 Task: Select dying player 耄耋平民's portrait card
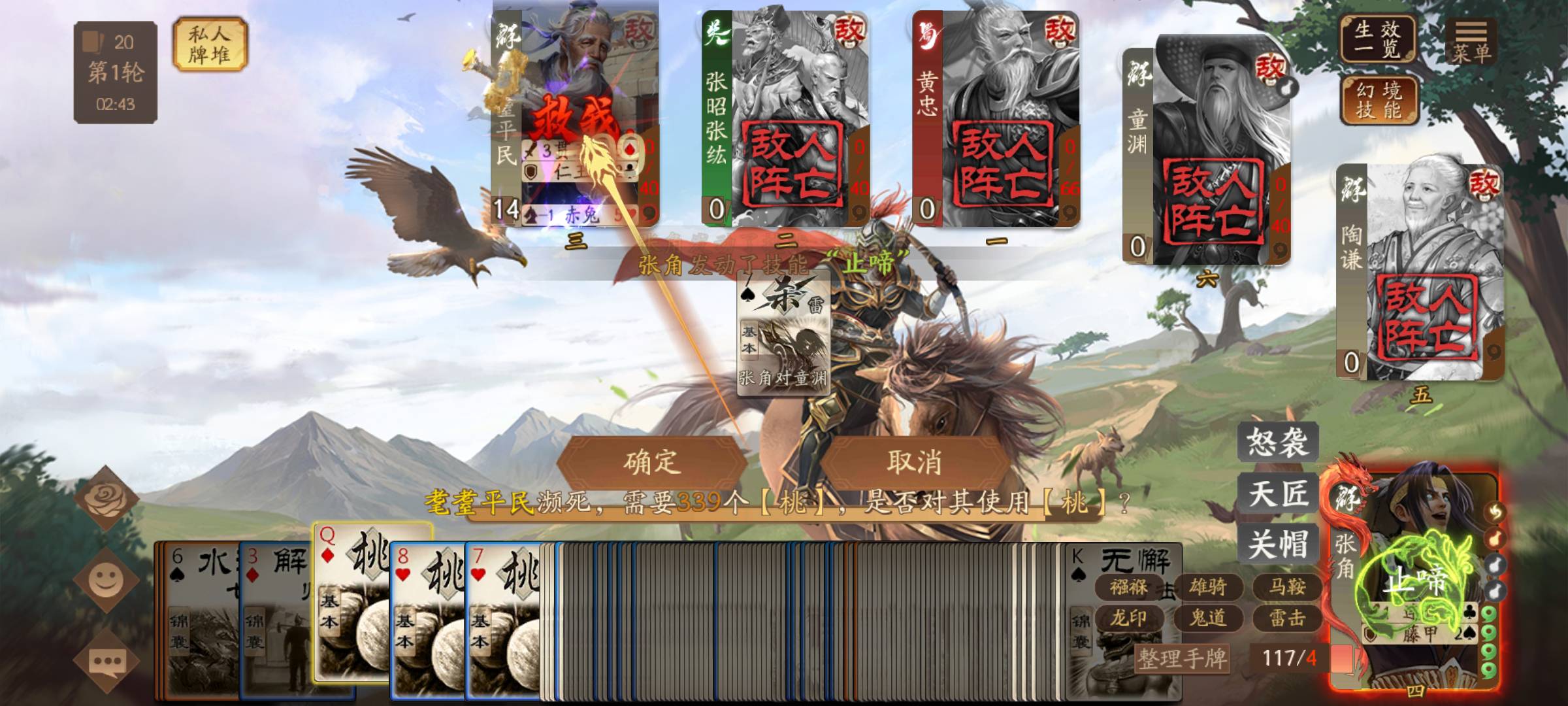[575, 114]
